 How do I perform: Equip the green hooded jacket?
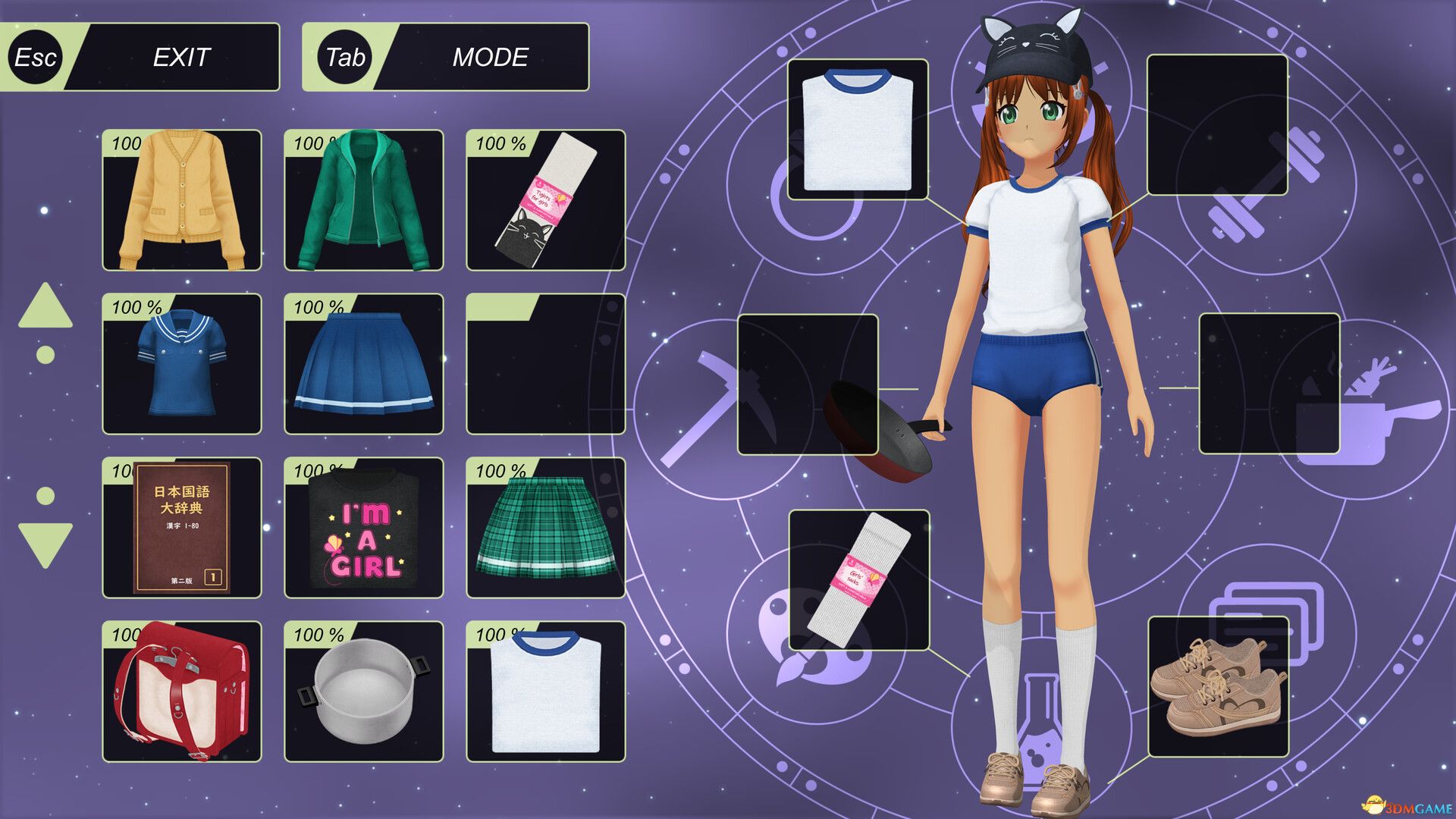tap(362, 199)
